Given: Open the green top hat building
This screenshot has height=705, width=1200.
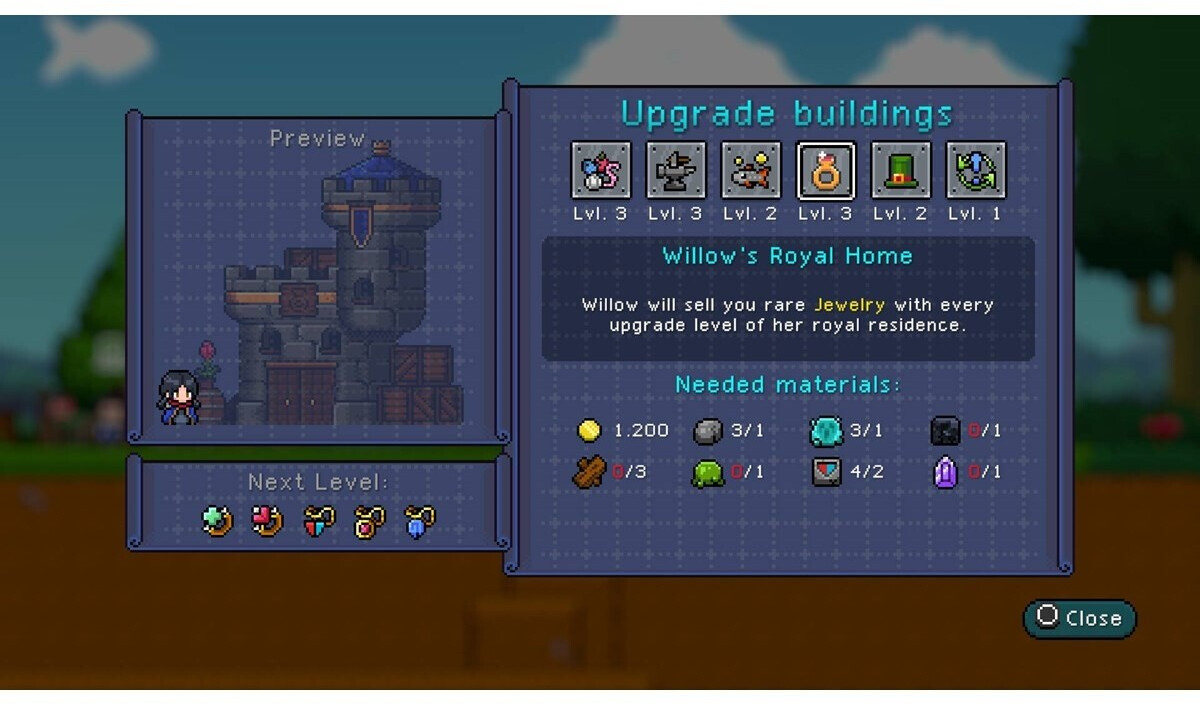Looking at the screenshot, I should tap(901, 171).
